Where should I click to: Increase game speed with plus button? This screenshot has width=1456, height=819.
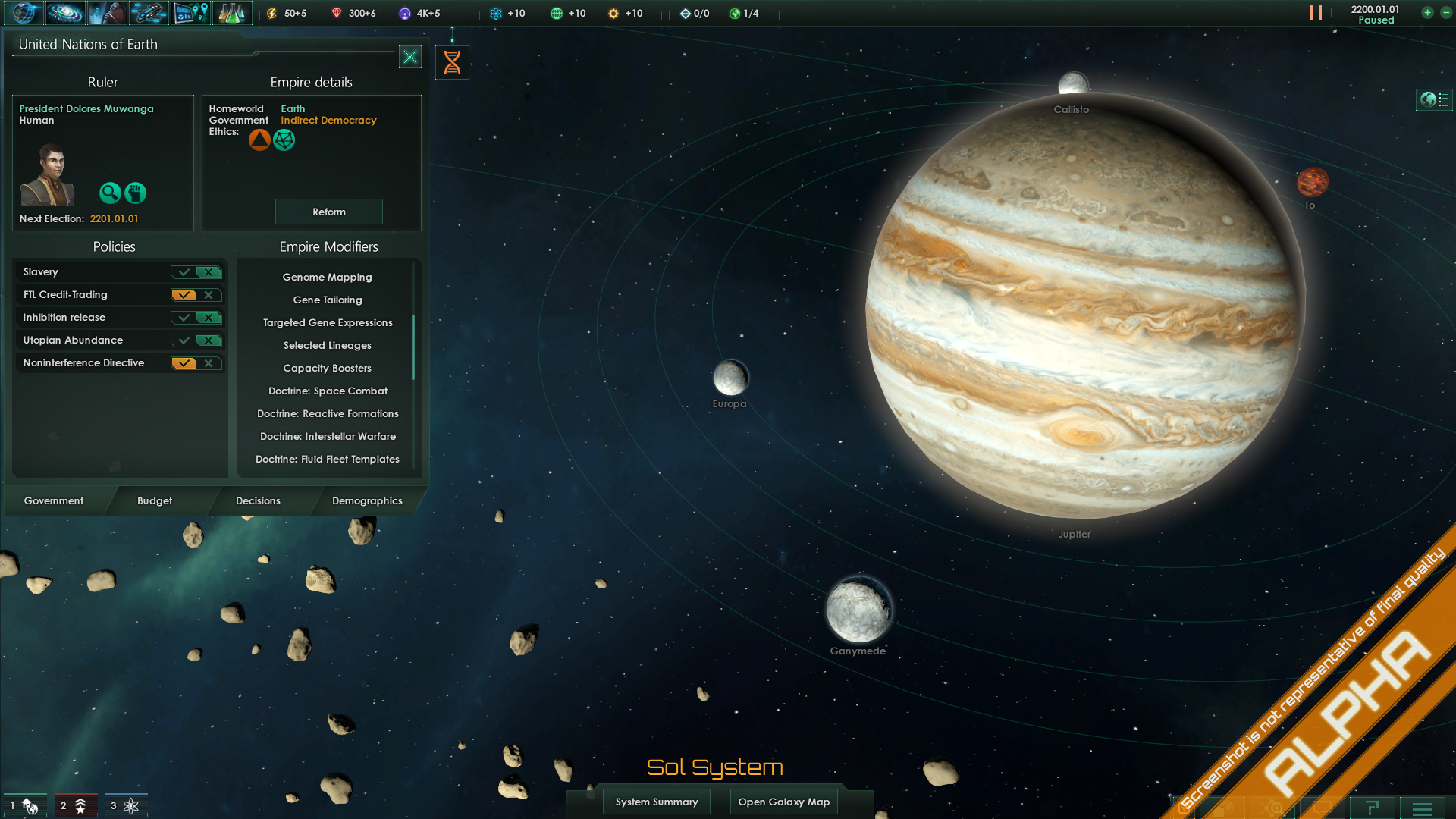[x=1427, y=13]
